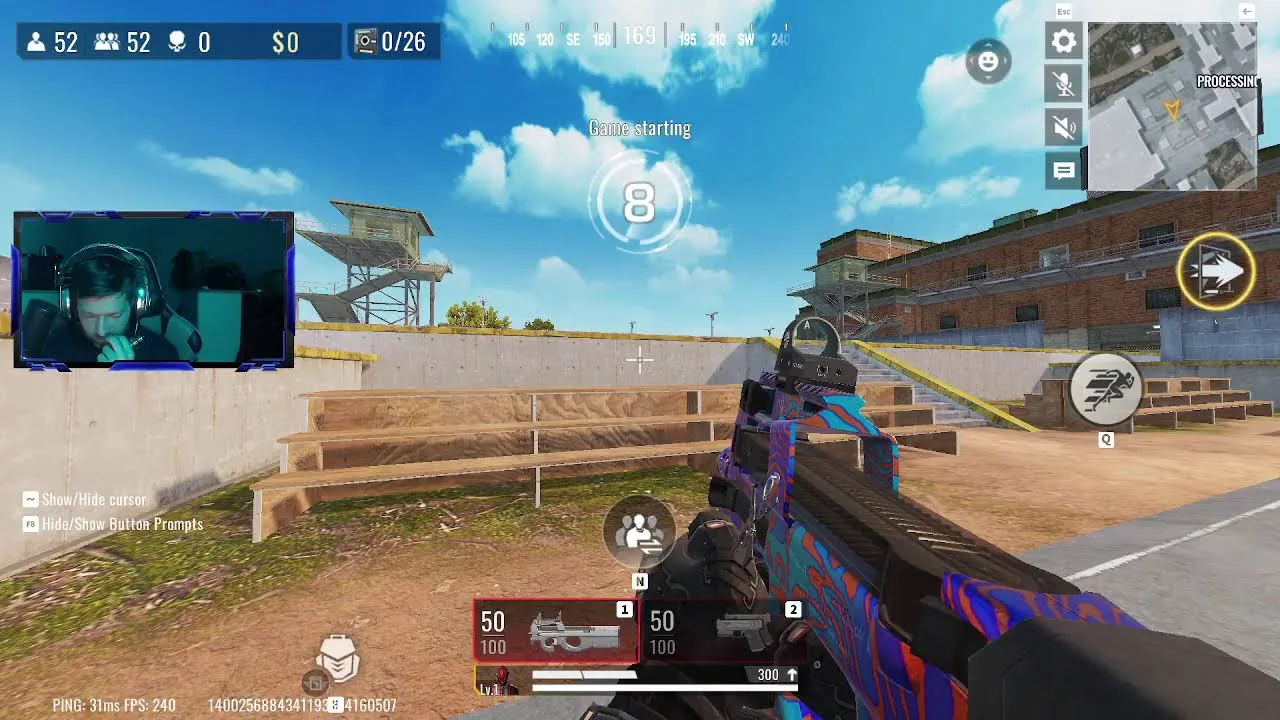Open the settings gear icon
Image resolution: width=1280 pixels, height=720 pixels.
click(x=1064, y=41)
